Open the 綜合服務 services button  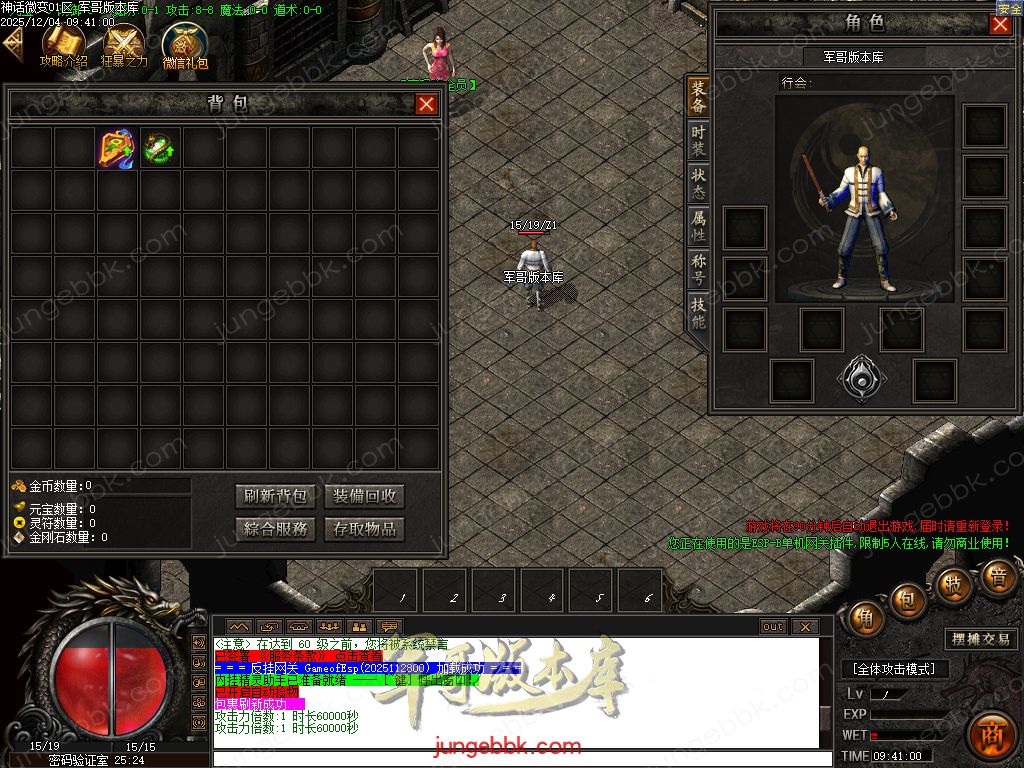(275, 529)
